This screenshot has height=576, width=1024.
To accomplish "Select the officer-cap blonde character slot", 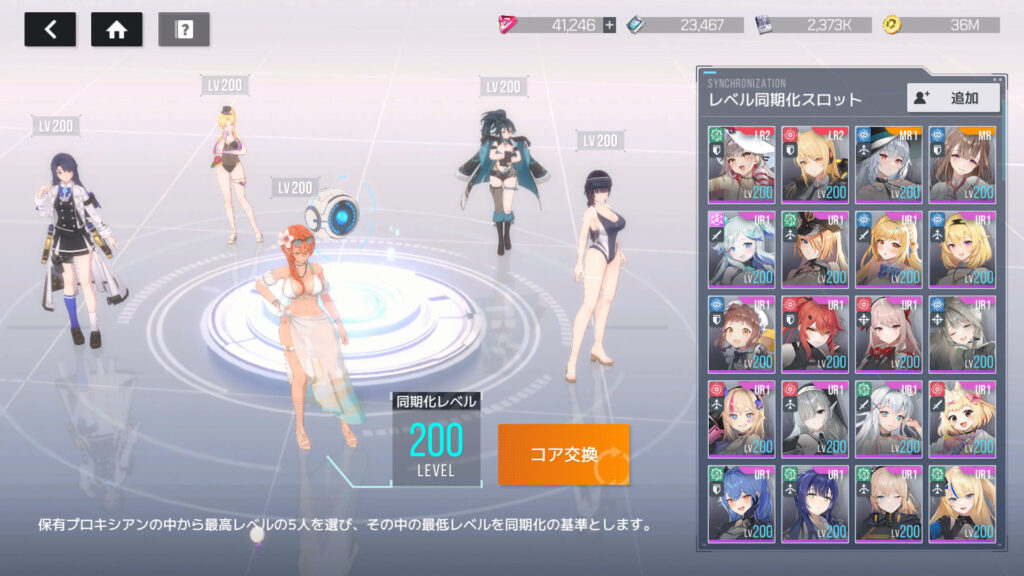I will click(x=814, y=250).
